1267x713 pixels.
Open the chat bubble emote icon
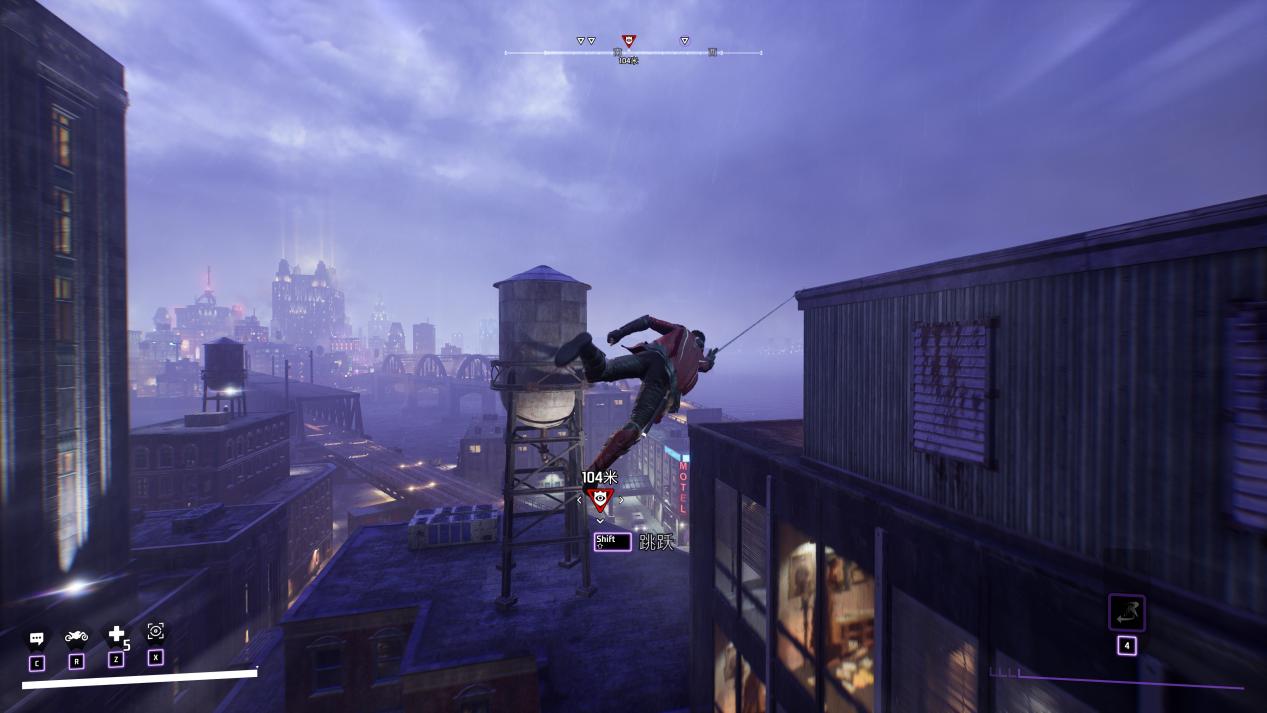(37, 637)
